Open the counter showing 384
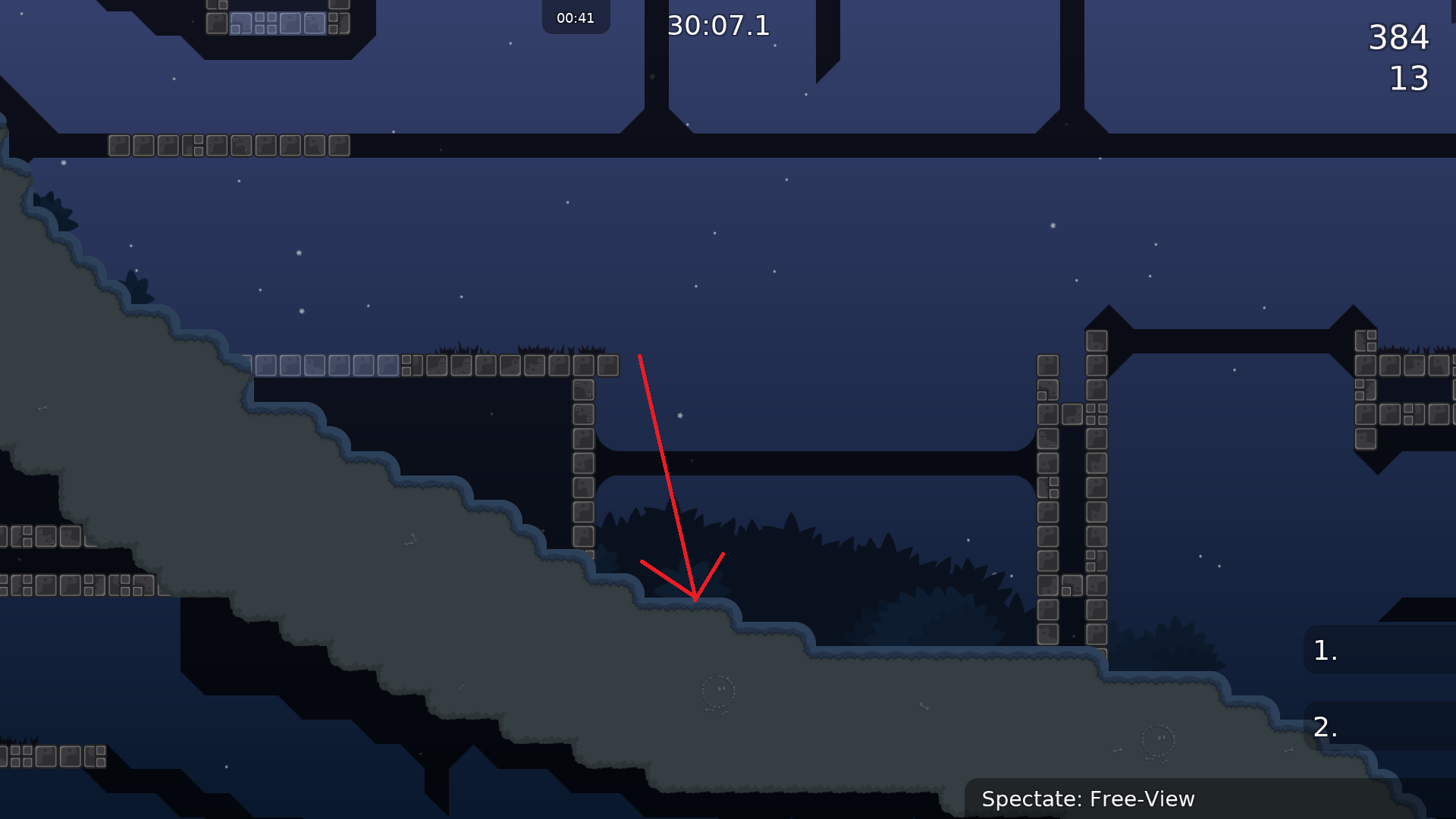This screenshot has height=819, width=1456. [1398, 38]
